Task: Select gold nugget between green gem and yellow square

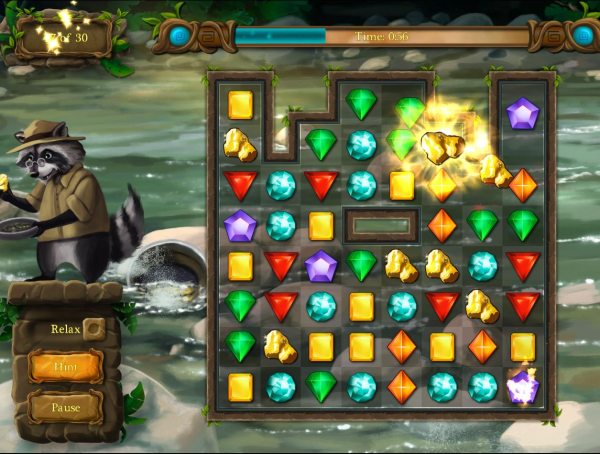Action: click(x=280, y=346)
